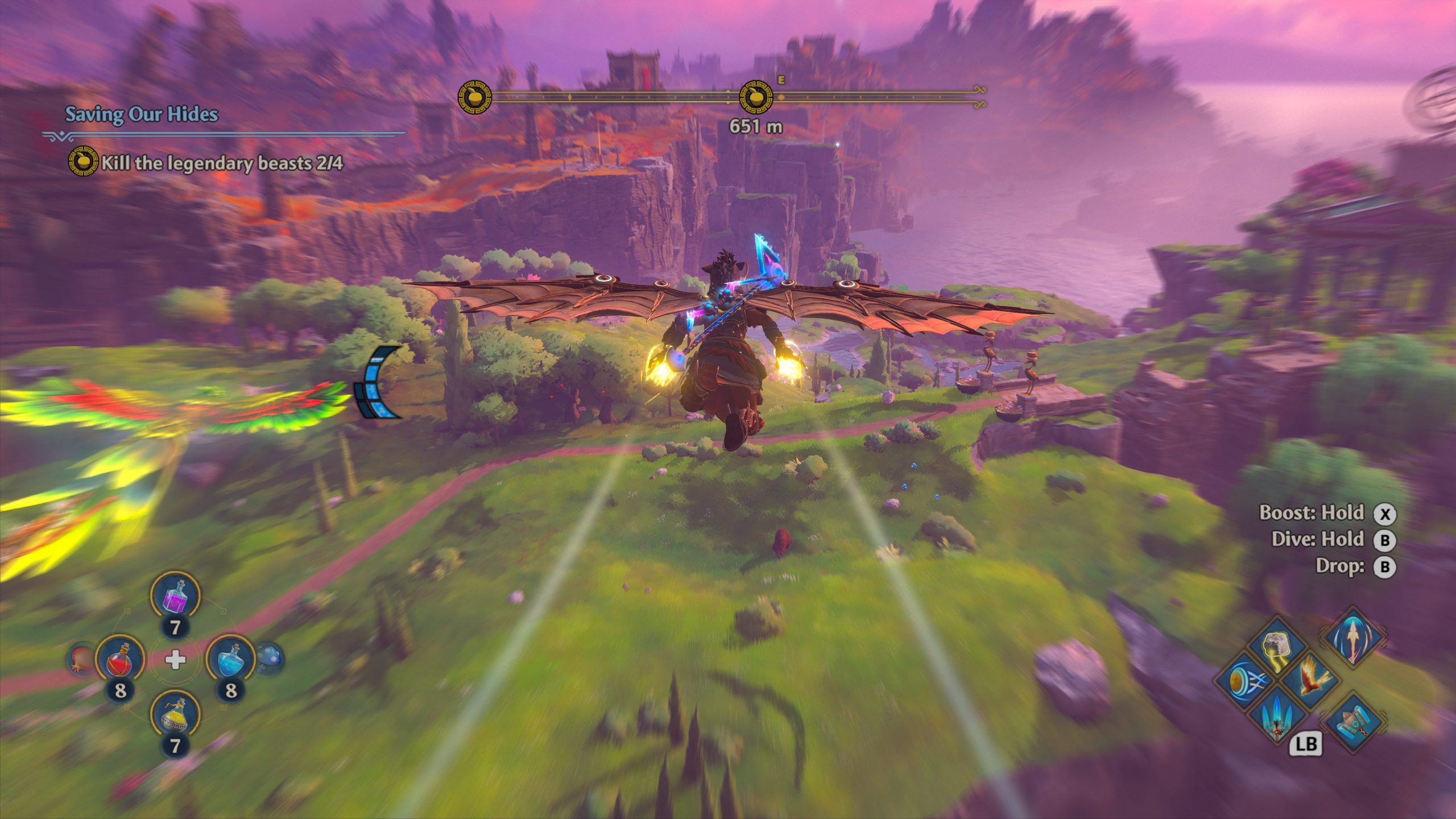Trigger the charging shield dash ability
Image resolution: width=1456 pixels, height=819 pixels.
(1244, 681)
